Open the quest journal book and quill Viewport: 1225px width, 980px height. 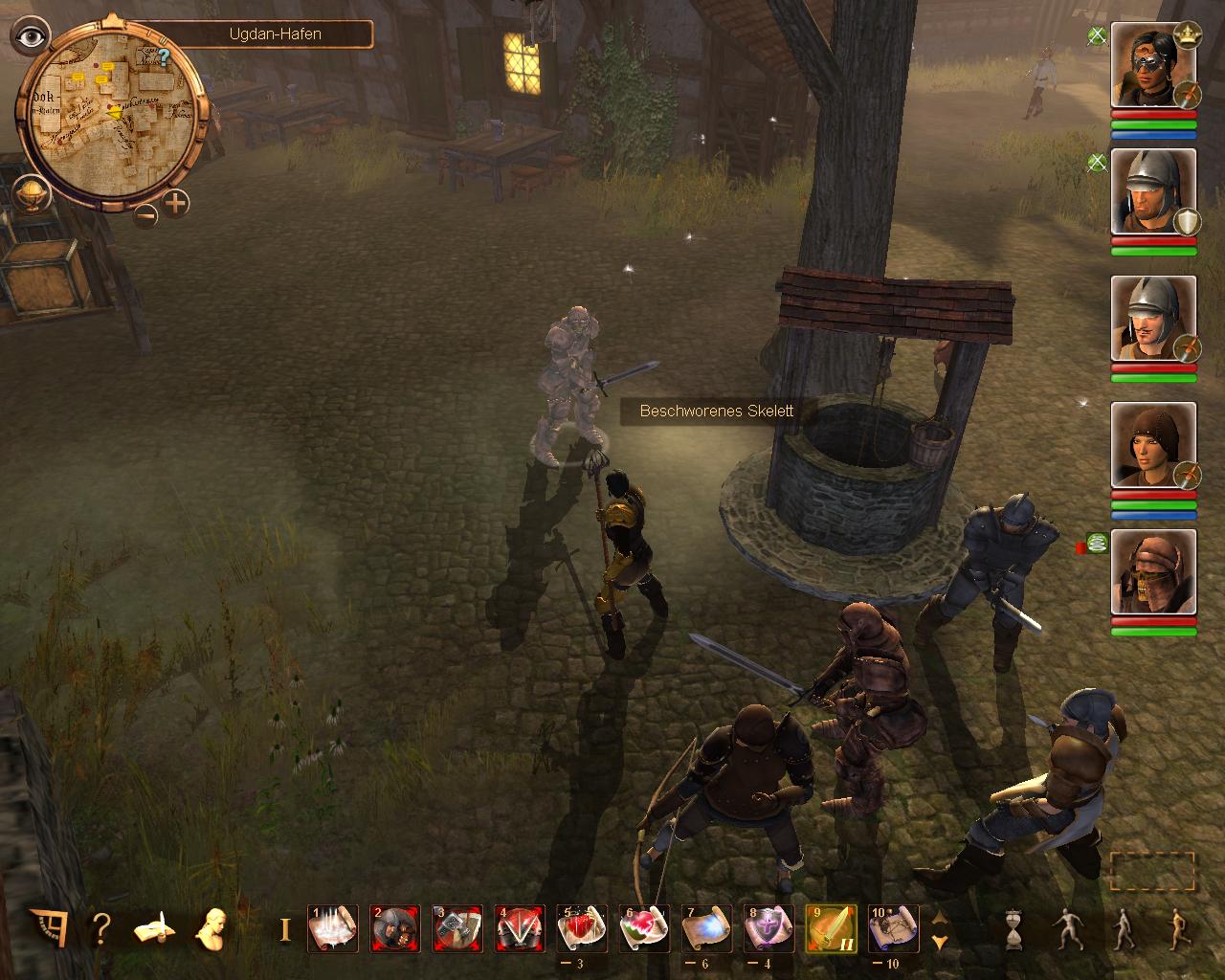point(154,927)
